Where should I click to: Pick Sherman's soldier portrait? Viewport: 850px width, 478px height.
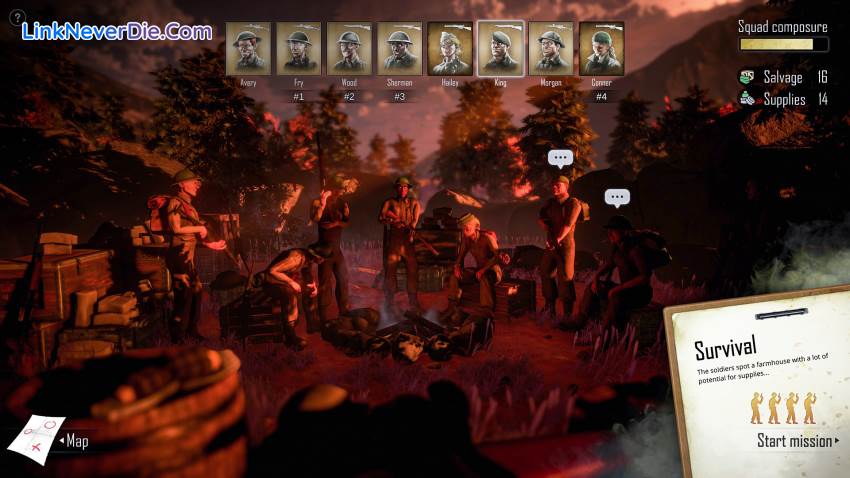[399, 48]
